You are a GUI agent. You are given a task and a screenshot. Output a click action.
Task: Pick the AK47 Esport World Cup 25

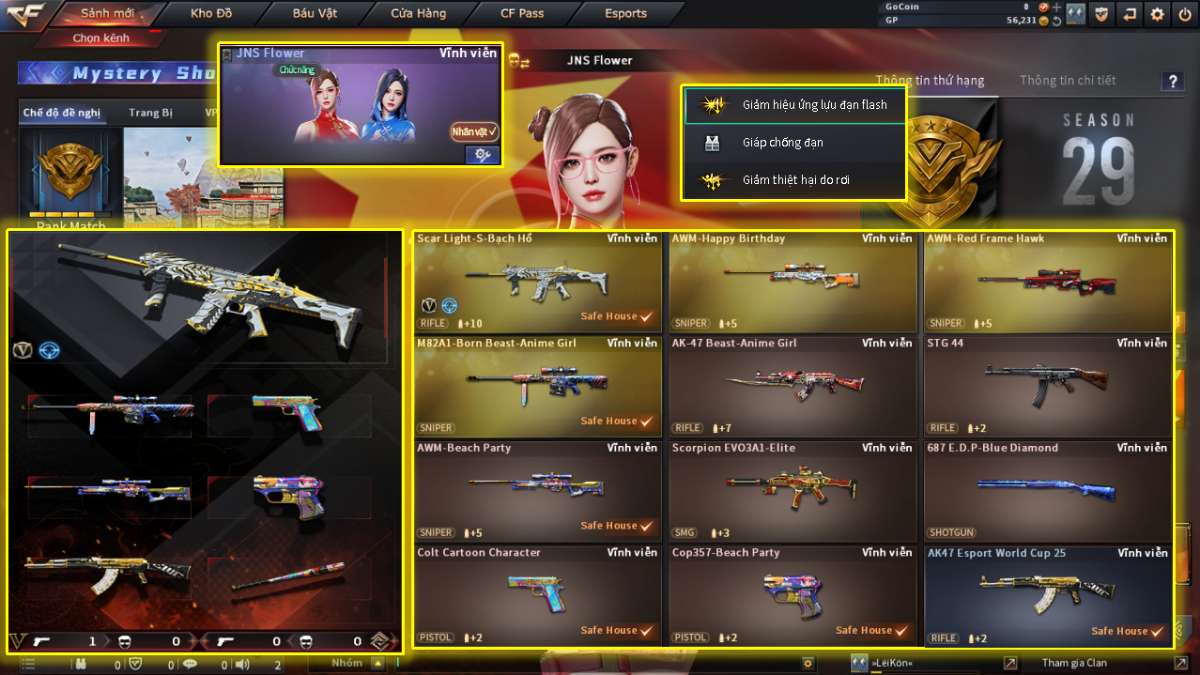[1046, 596]
